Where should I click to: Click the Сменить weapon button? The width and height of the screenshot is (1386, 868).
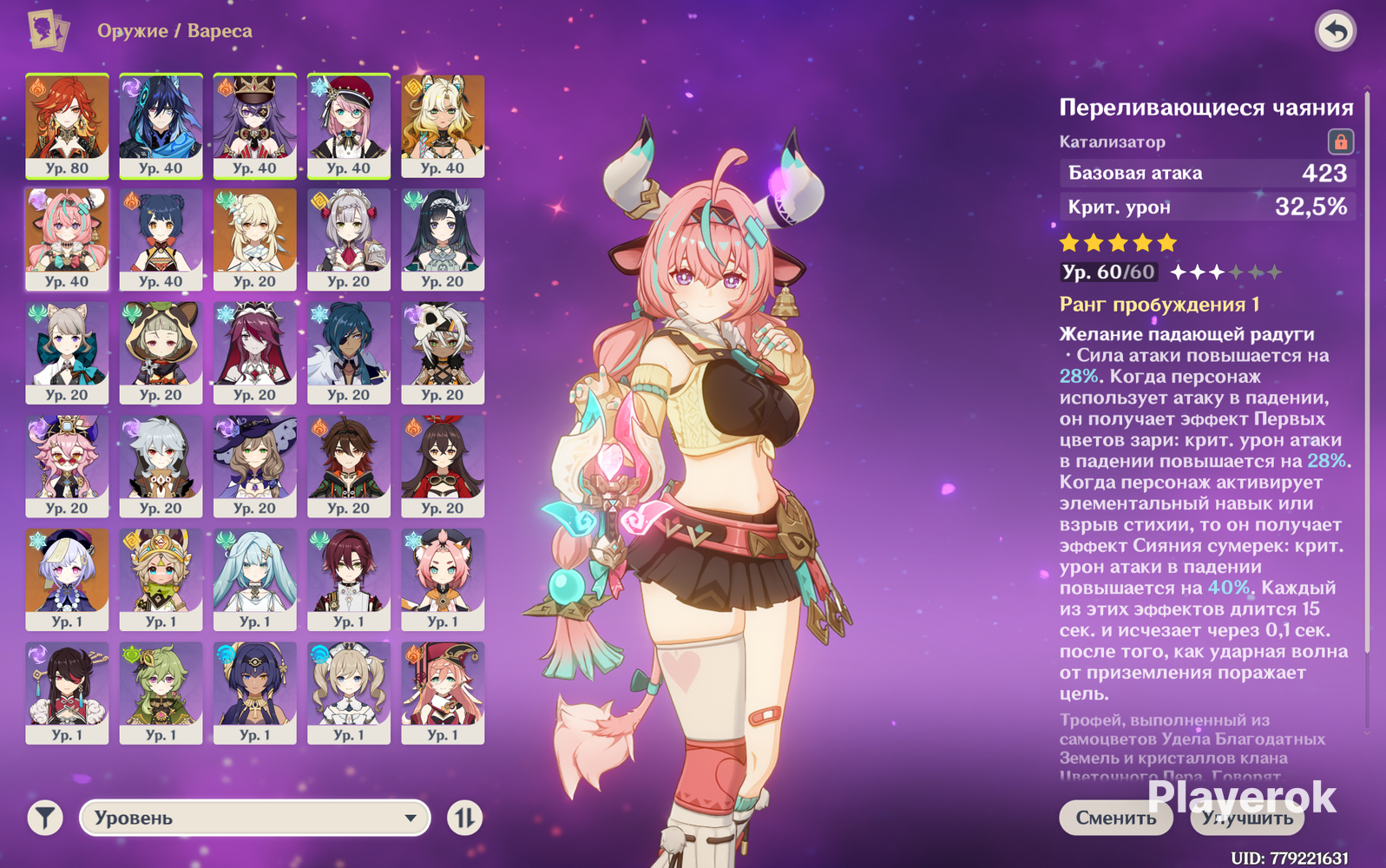[1115, 818]
